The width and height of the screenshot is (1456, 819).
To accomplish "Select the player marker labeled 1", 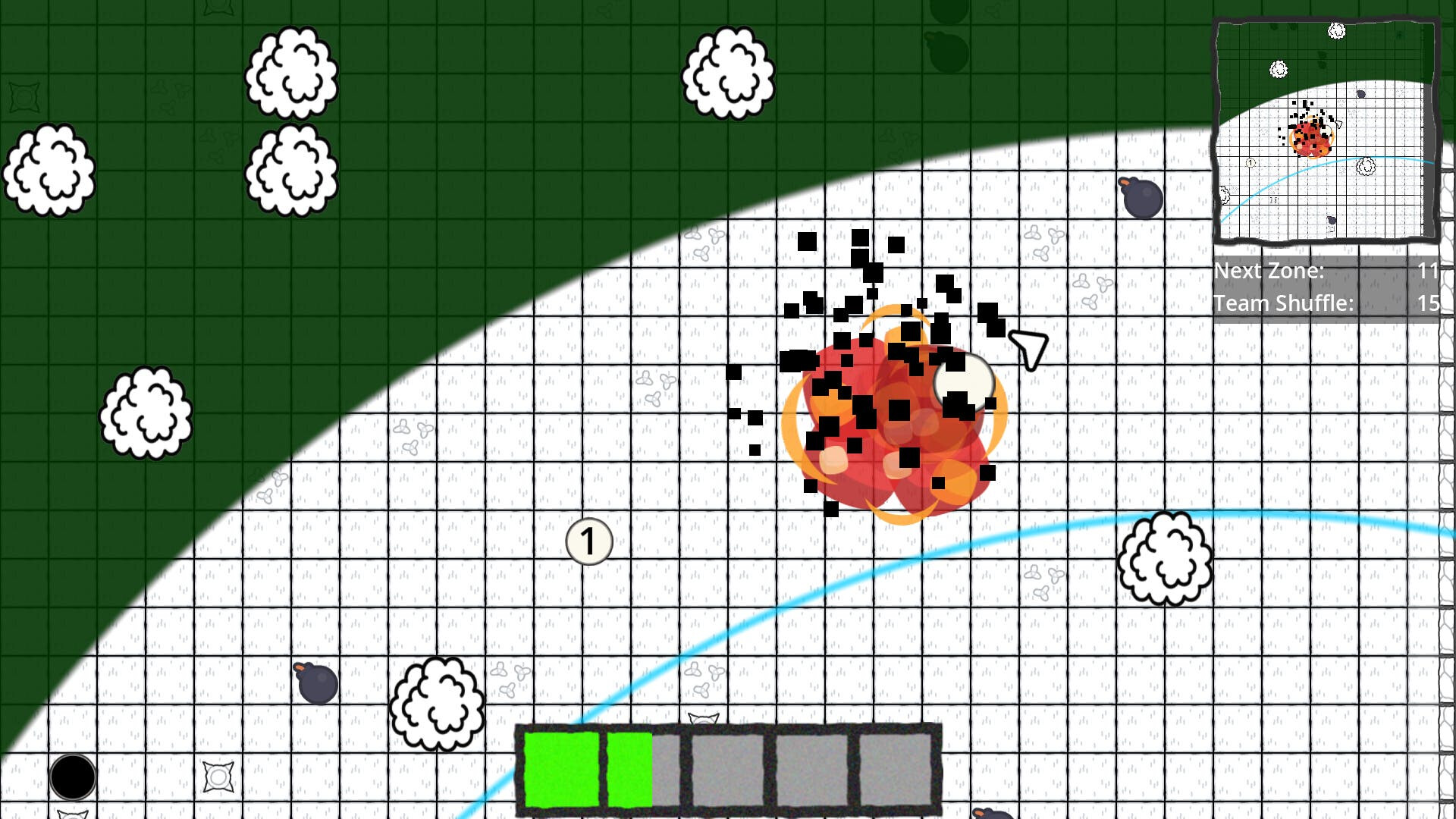I will (588, 540).
